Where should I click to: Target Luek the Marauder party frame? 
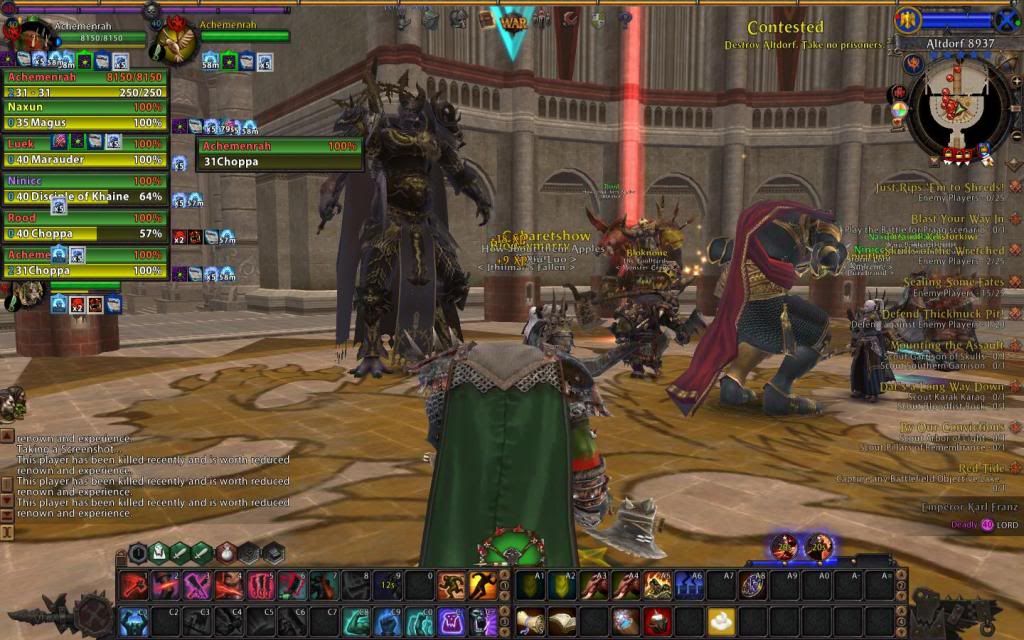[85, 151]
